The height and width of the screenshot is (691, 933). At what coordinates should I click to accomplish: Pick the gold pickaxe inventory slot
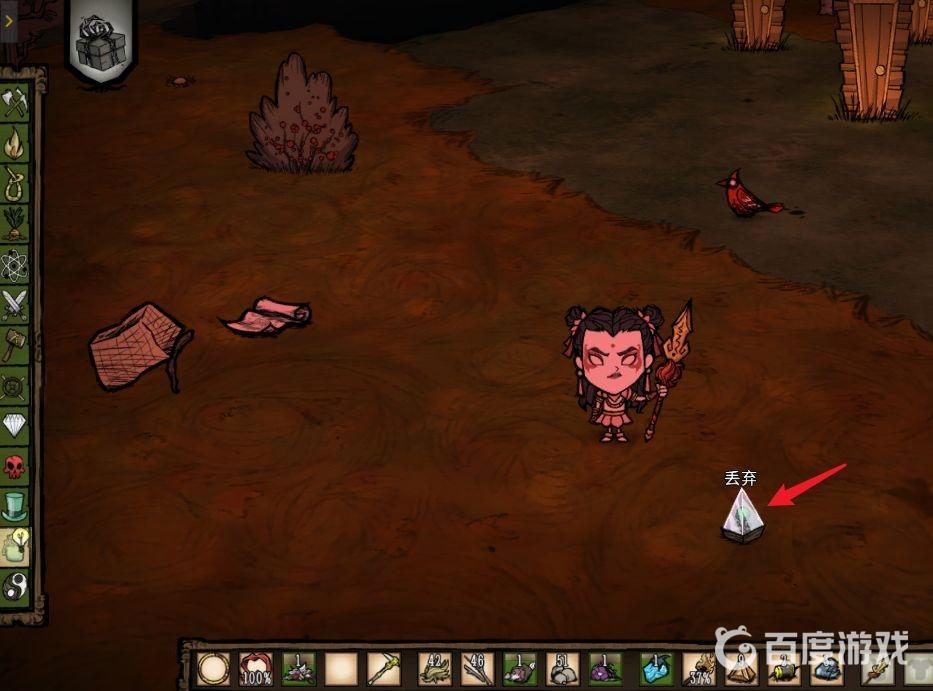(384, 669)
